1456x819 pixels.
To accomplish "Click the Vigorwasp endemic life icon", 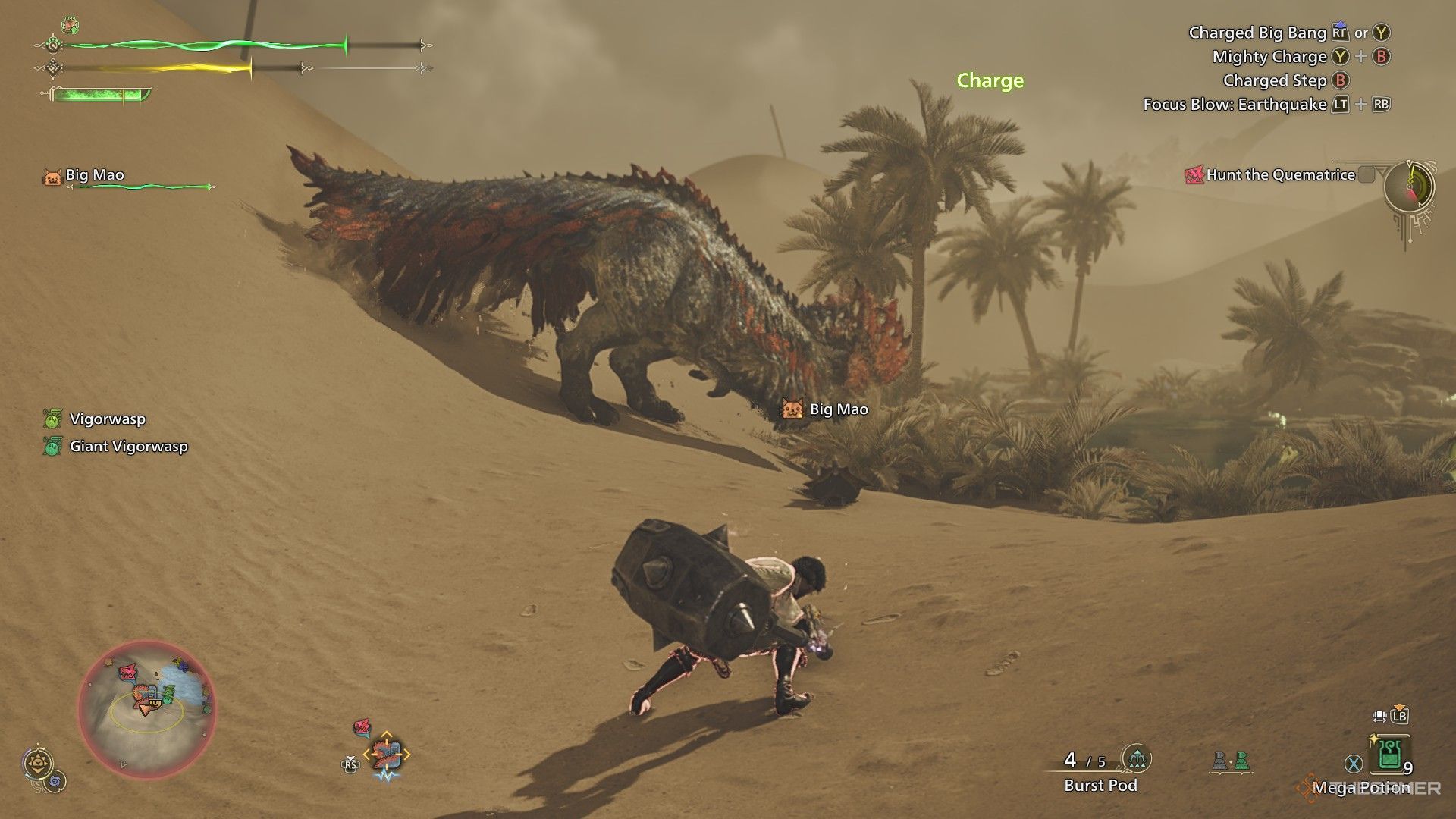I will 52,419.
